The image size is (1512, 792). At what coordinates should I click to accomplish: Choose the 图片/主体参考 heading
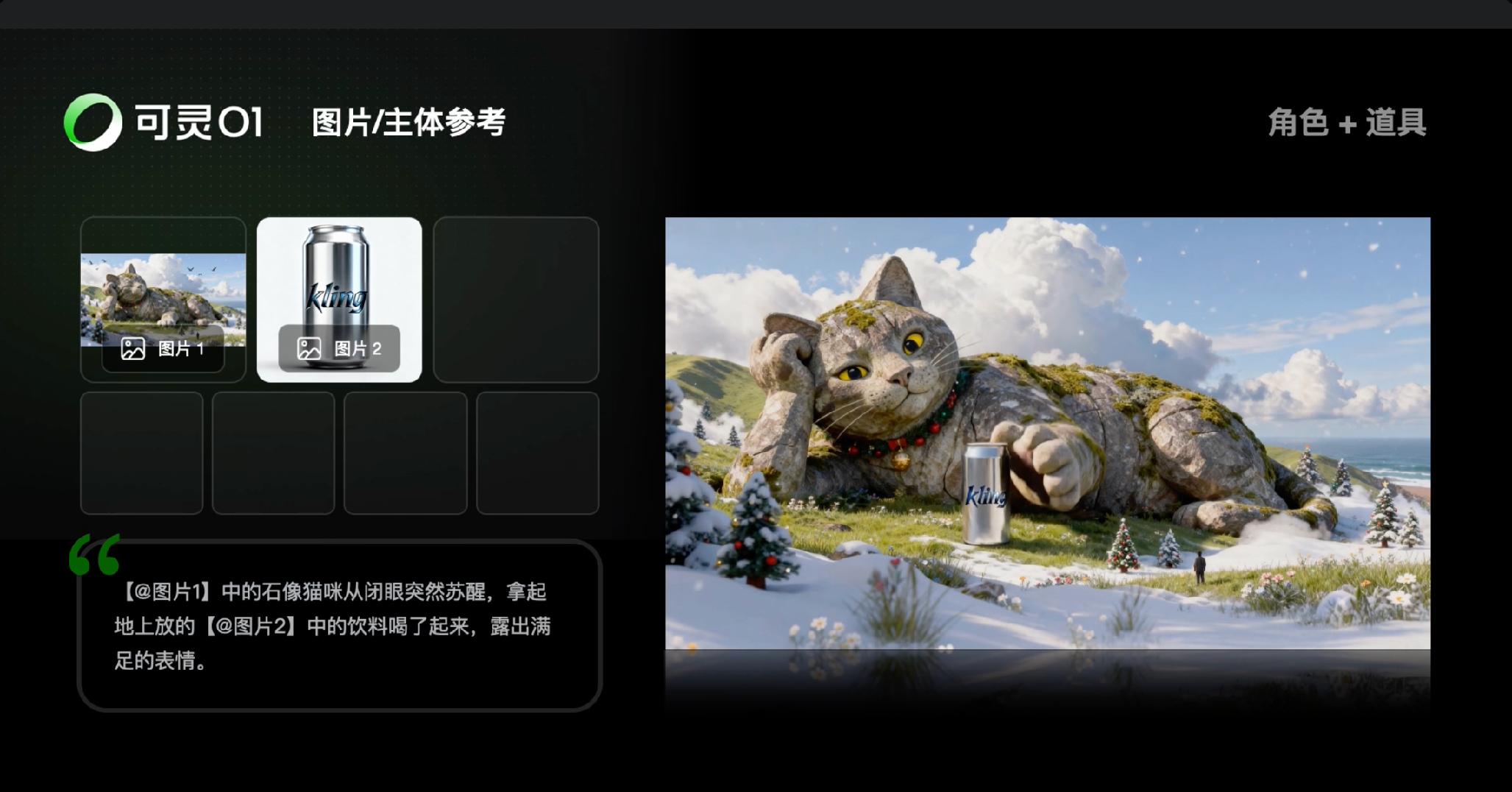[408, 122]
